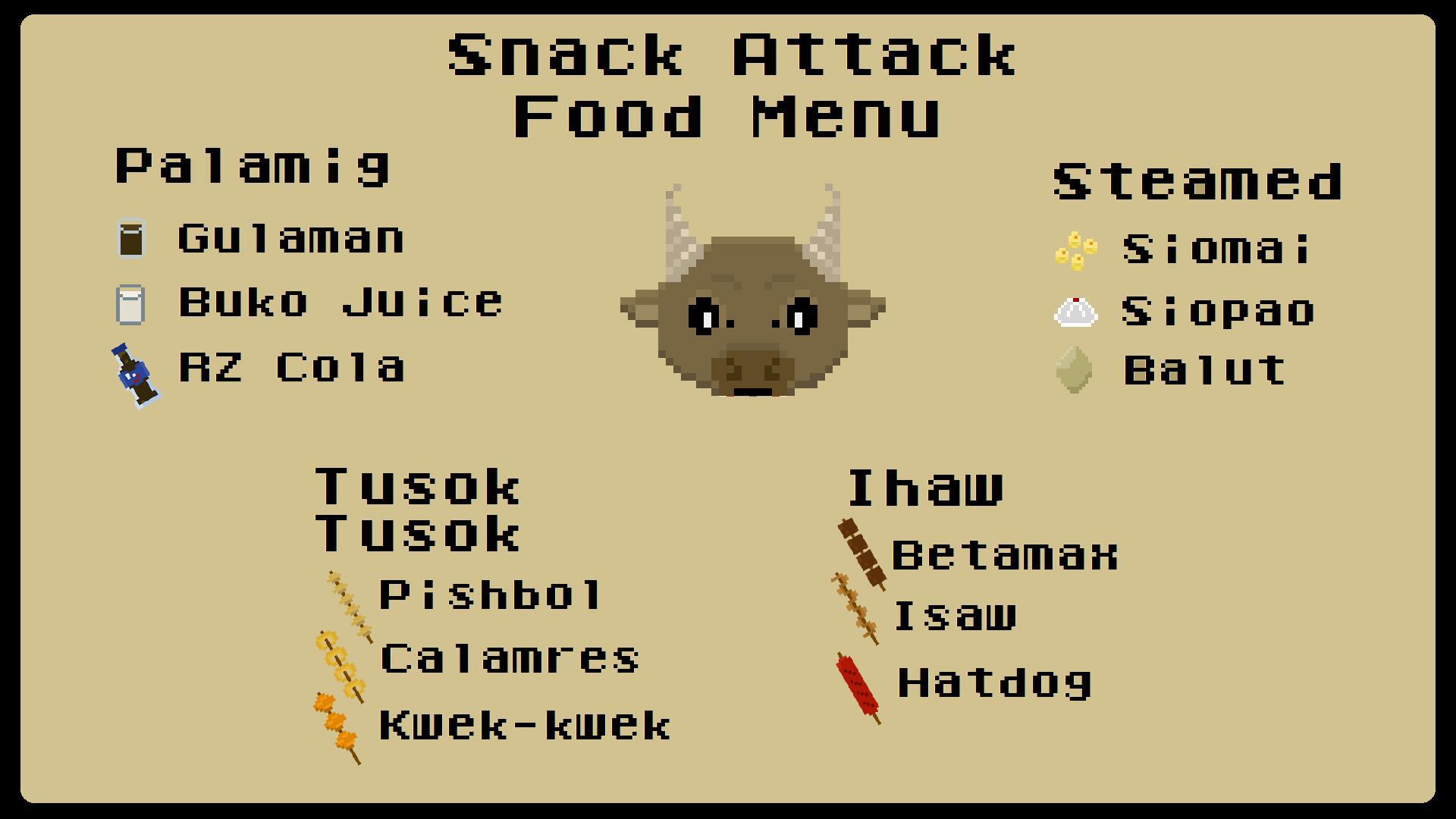Pick the RZ Cola bottle icon
Screen dimensions: 1456x819
click(x=136, y=372)
